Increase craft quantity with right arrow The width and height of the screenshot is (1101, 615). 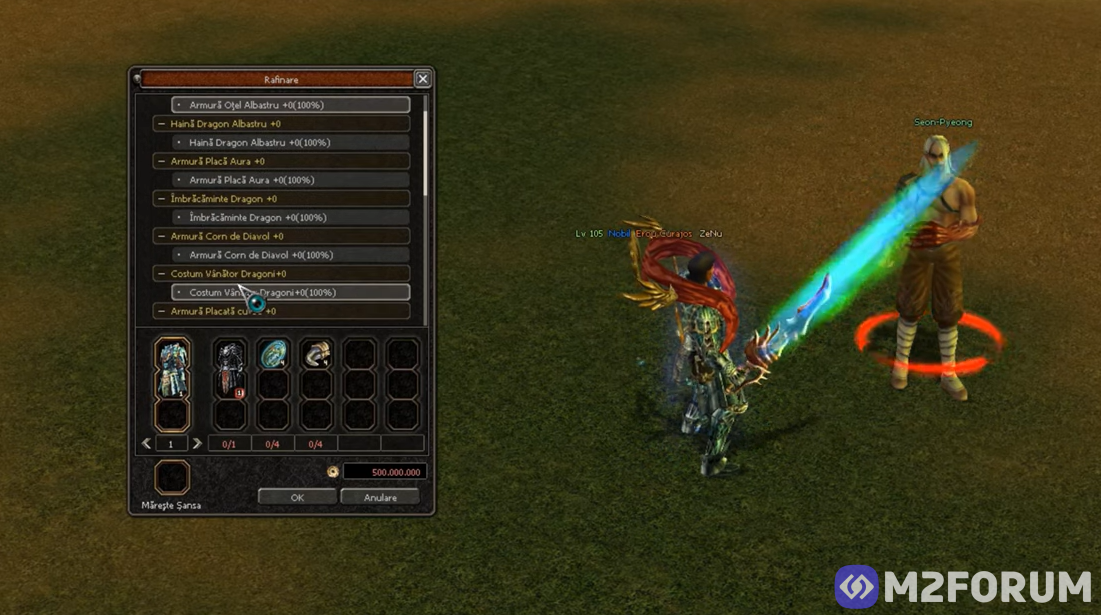click(x=197, y=443)
